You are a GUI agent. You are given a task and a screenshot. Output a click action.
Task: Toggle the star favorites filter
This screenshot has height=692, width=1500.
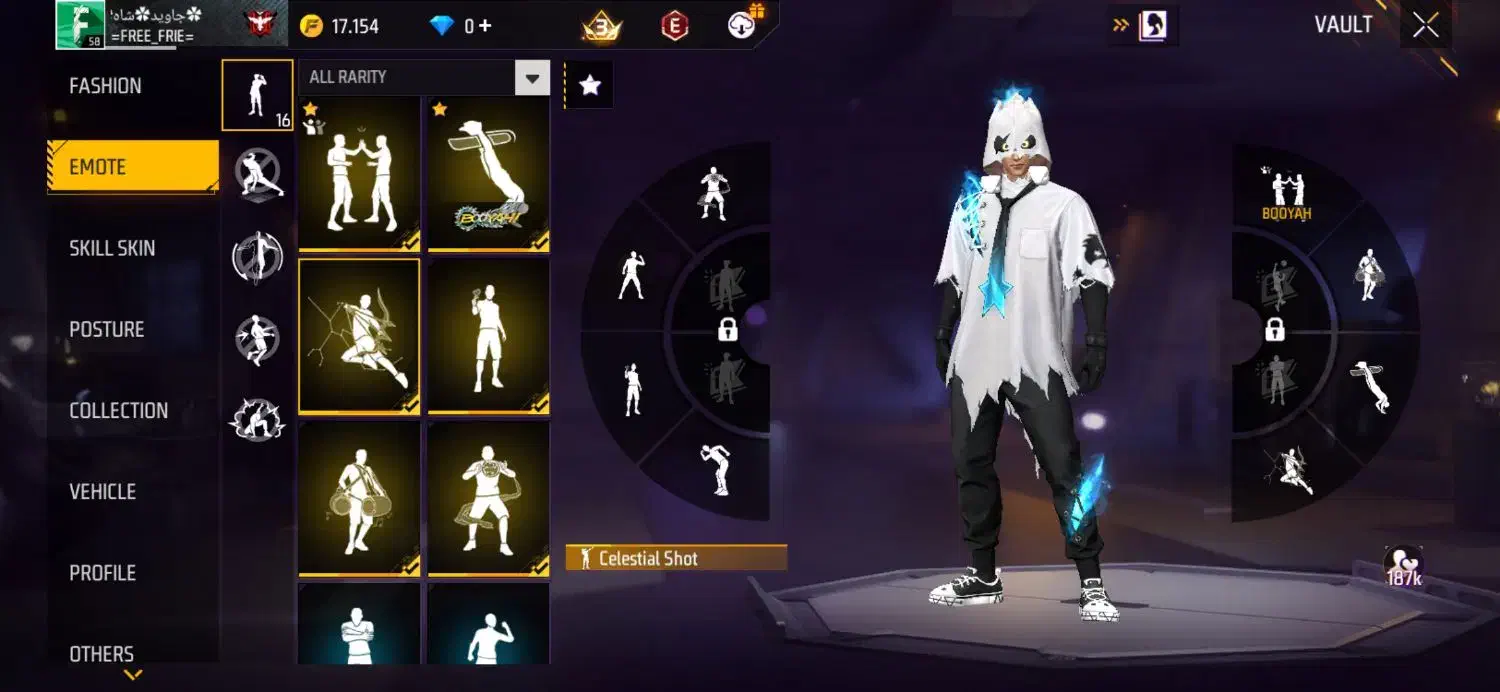point(590,86)
